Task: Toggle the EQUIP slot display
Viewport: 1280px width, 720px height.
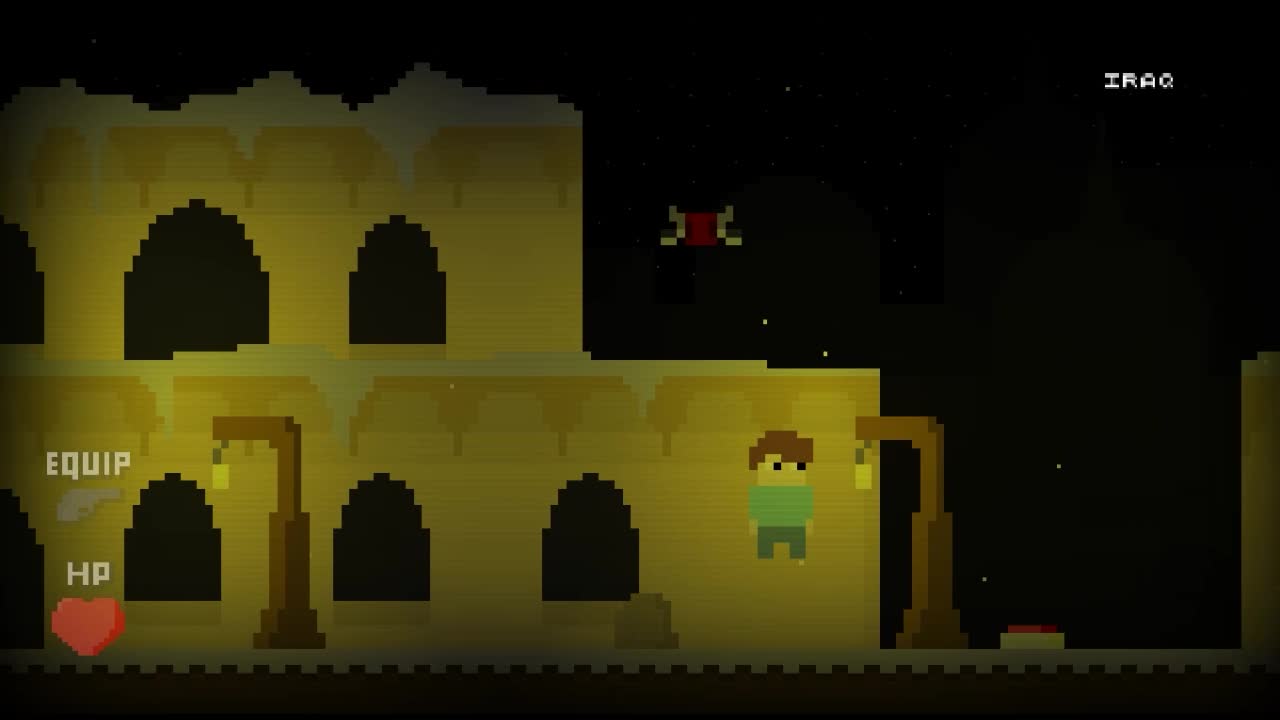Action: [86, 463]
